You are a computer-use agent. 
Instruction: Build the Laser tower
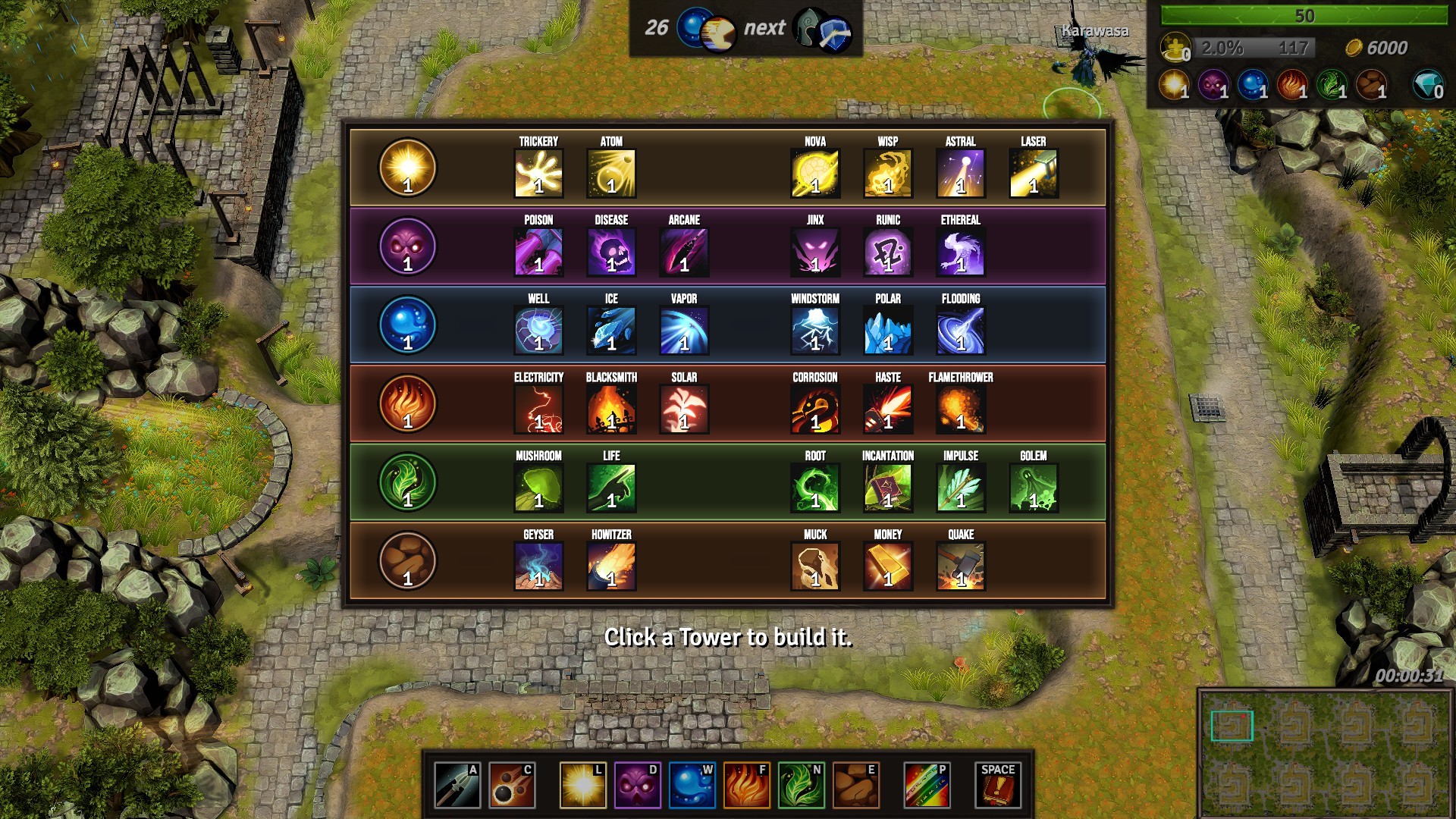[1033, 173]
